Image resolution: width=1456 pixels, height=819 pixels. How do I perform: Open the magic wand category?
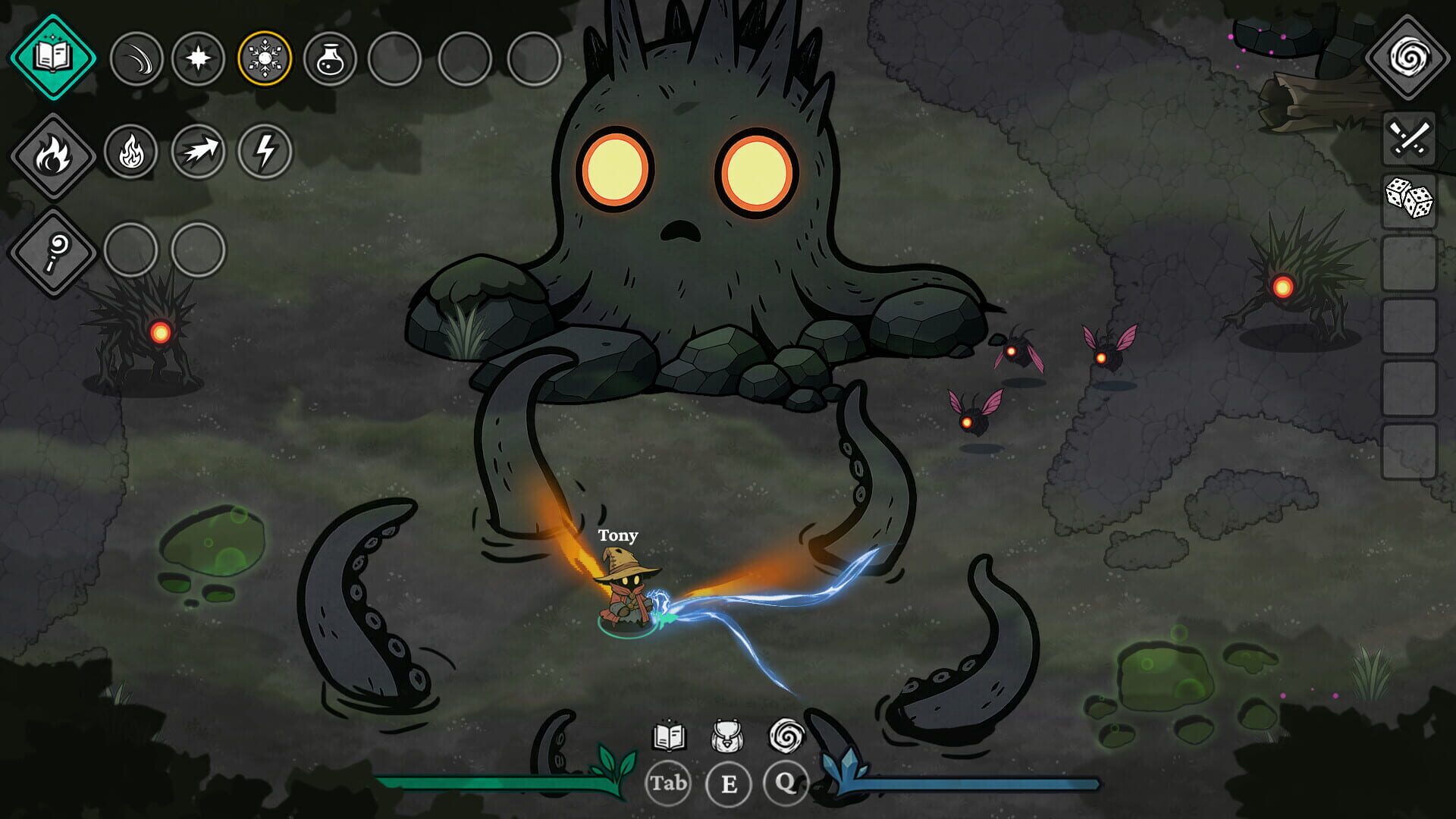click(x=52, y=252)
